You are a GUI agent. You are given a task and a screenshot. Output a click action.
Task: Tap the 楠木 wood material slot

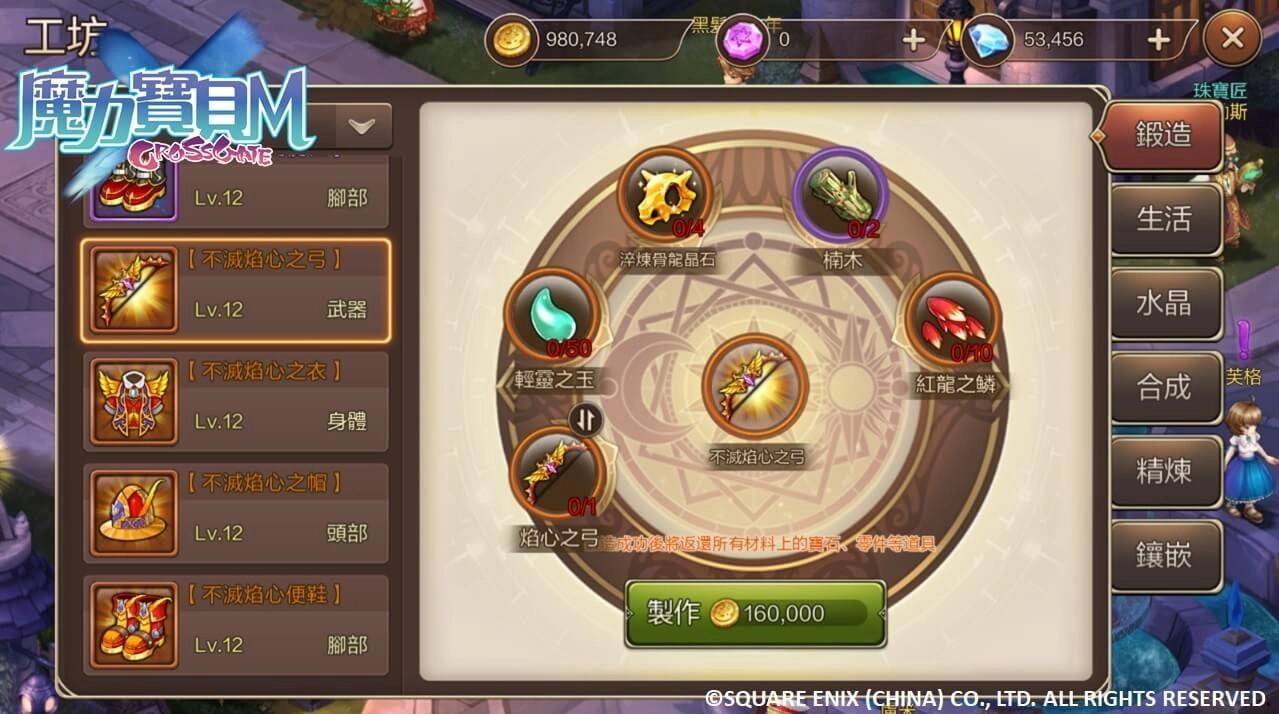[x=840, y=195]
